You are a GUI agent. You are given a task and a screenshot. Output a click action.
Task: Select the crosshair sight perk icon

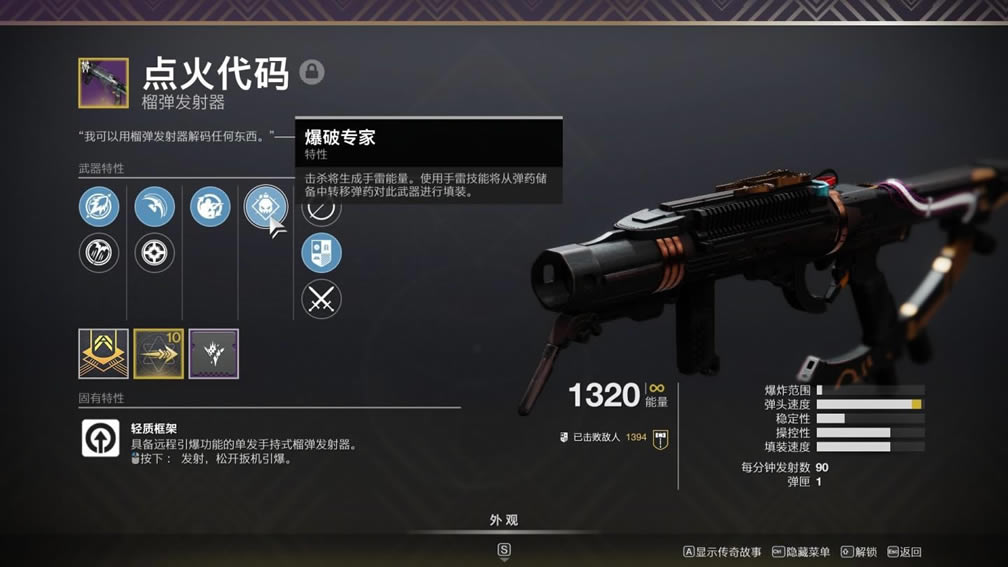[x=154, y=253]
